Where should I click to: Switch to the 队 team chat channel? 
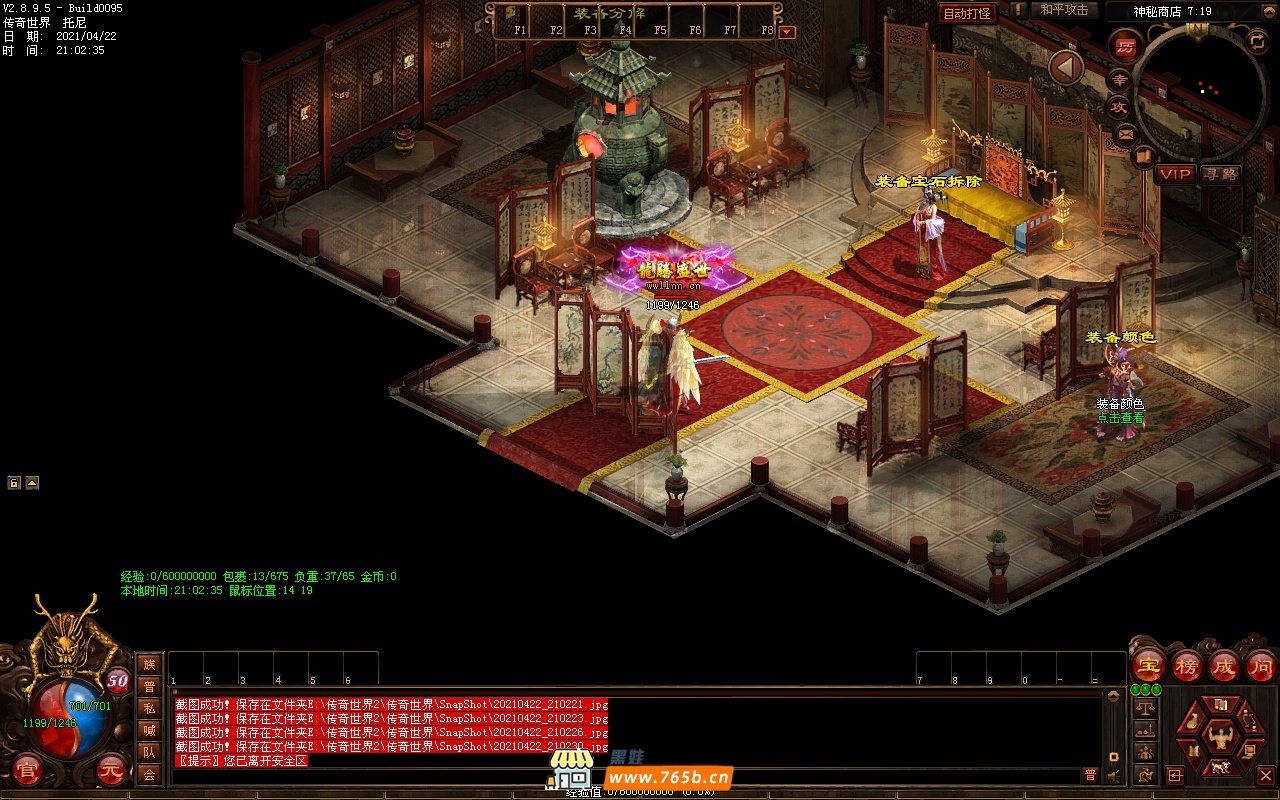pyautogui.click(x=149, y=752)
